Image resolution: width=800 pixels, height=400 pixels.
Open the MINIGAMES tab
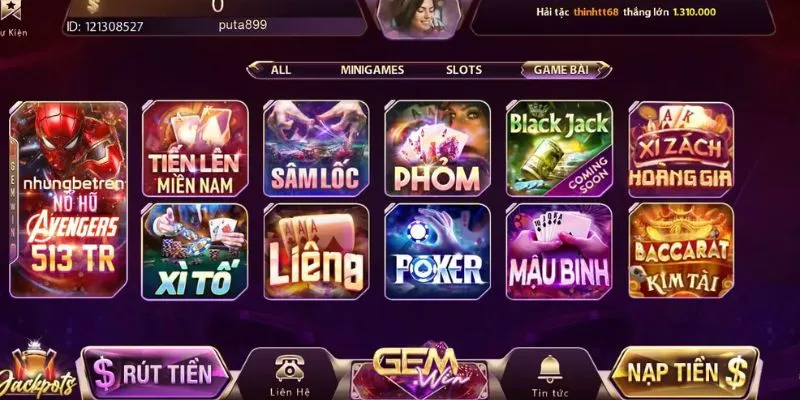pos(371,70)
